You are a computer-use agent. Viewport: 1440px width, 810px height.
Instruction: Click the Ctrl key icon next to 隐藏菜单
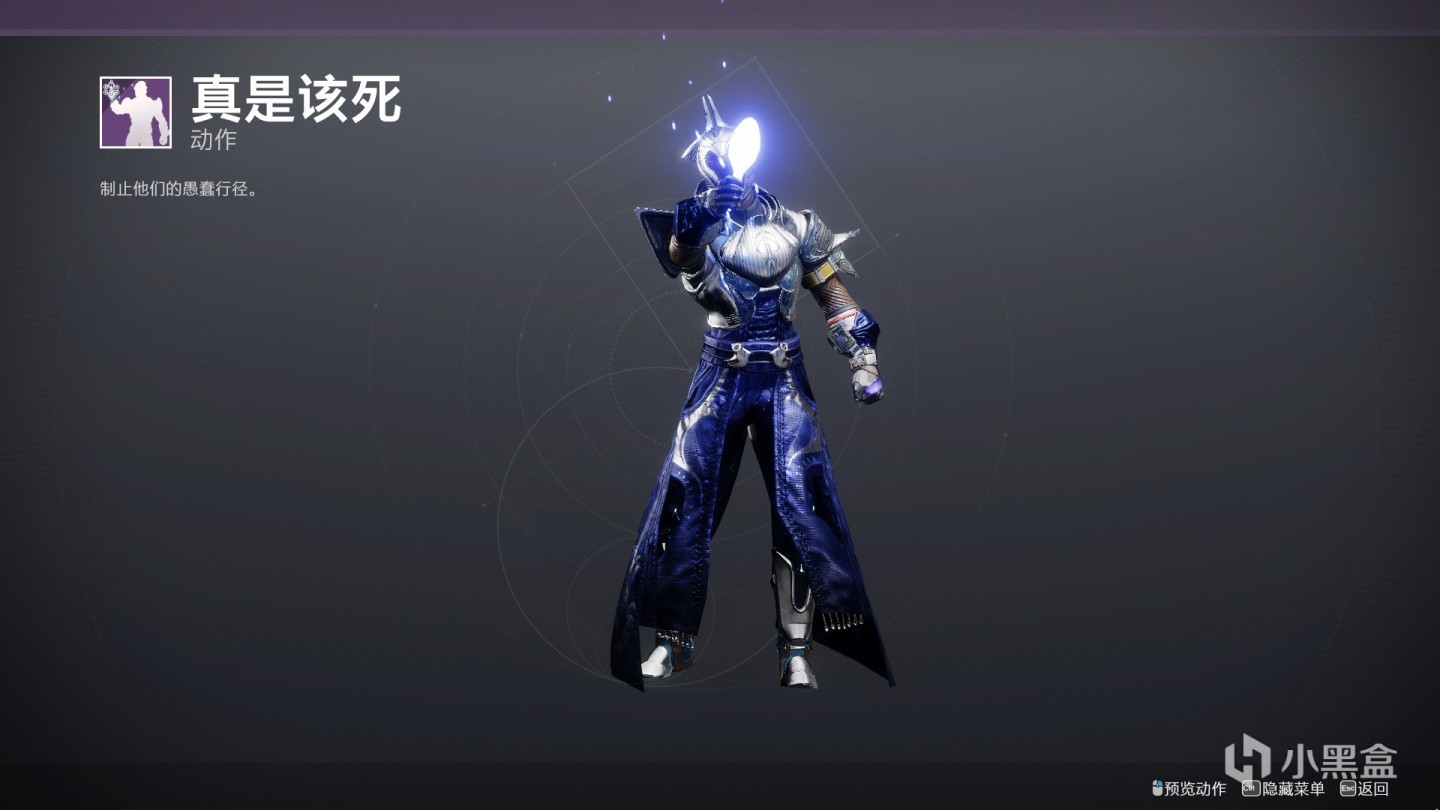pos(1251,789)
